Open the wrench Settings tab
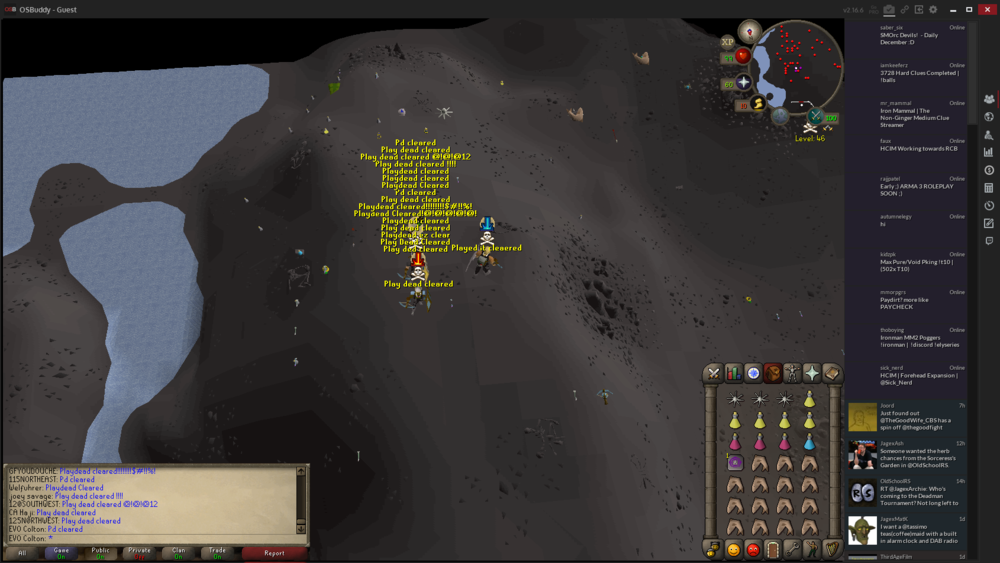Viewport: 1000px width, 563px height. coord(792,549)
